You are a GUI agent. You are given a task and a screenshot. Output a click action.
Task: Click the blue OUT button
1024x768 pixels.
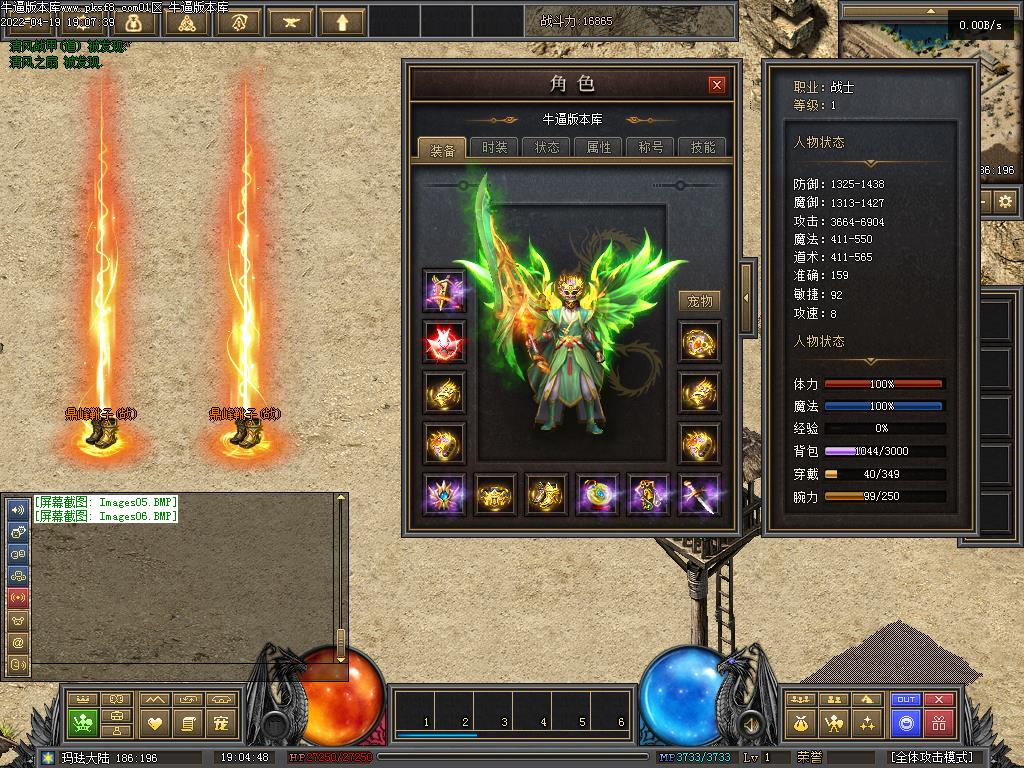(x=906, y=700)
